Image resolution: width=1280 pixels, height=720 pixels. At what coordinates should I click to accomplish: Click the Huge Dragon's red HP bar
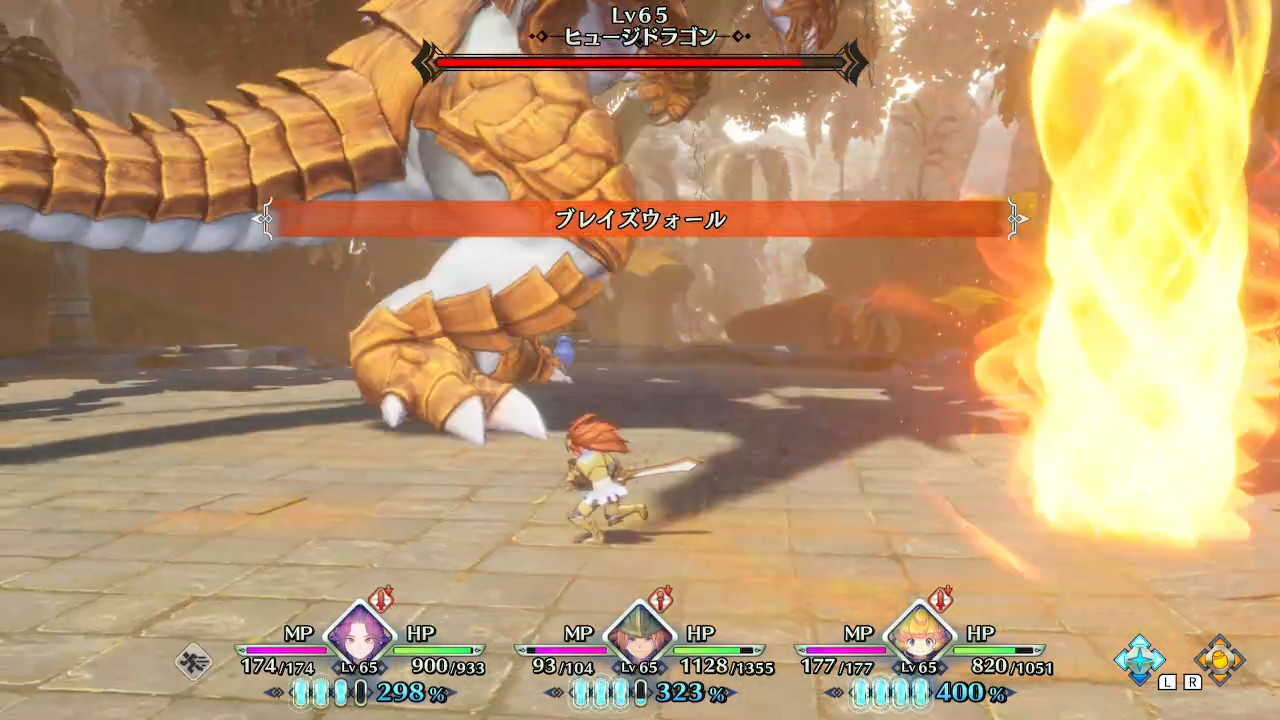point(640,62)
